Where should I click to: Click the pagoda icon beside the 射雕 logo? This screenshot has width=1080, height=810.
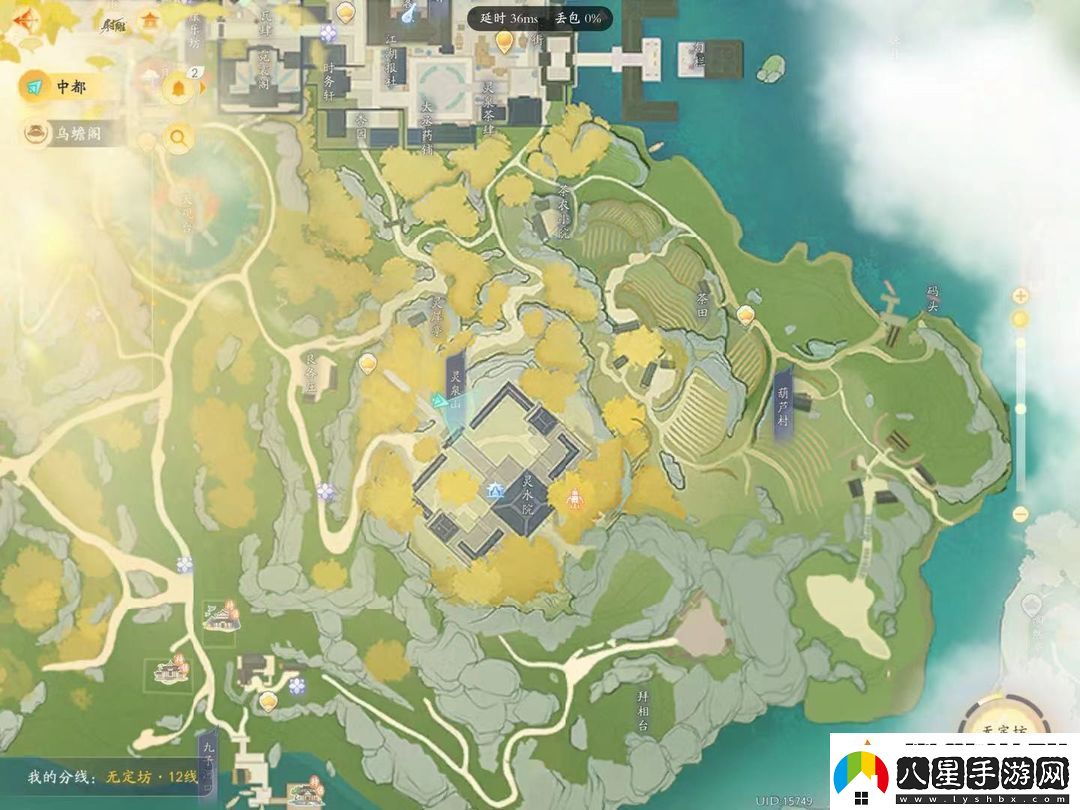pyautogui.click(x=150, y=20)
